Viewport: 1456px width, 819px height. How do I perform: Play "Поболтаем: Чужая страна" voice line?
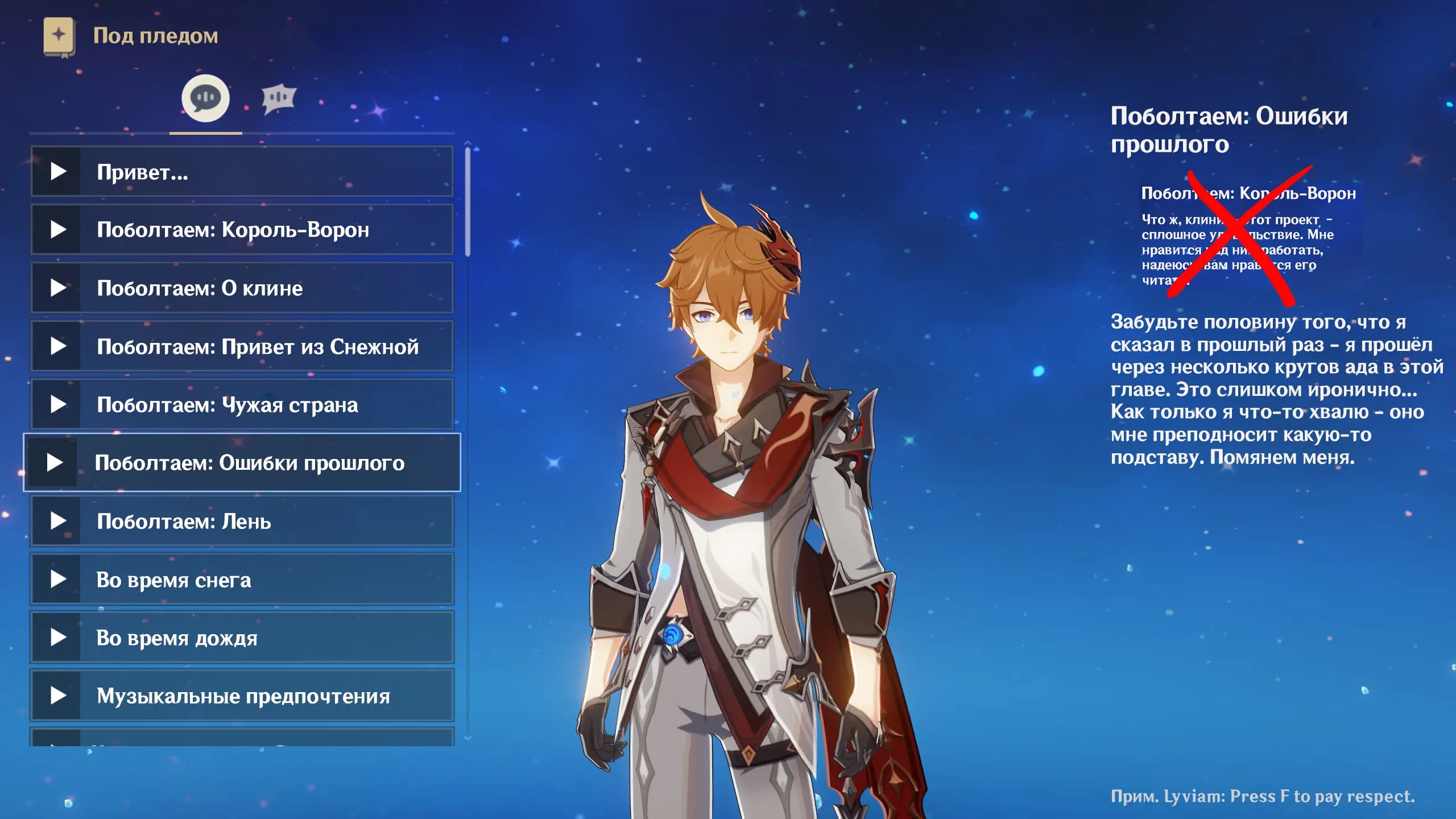pyautogui.click(x=242, y=405)
